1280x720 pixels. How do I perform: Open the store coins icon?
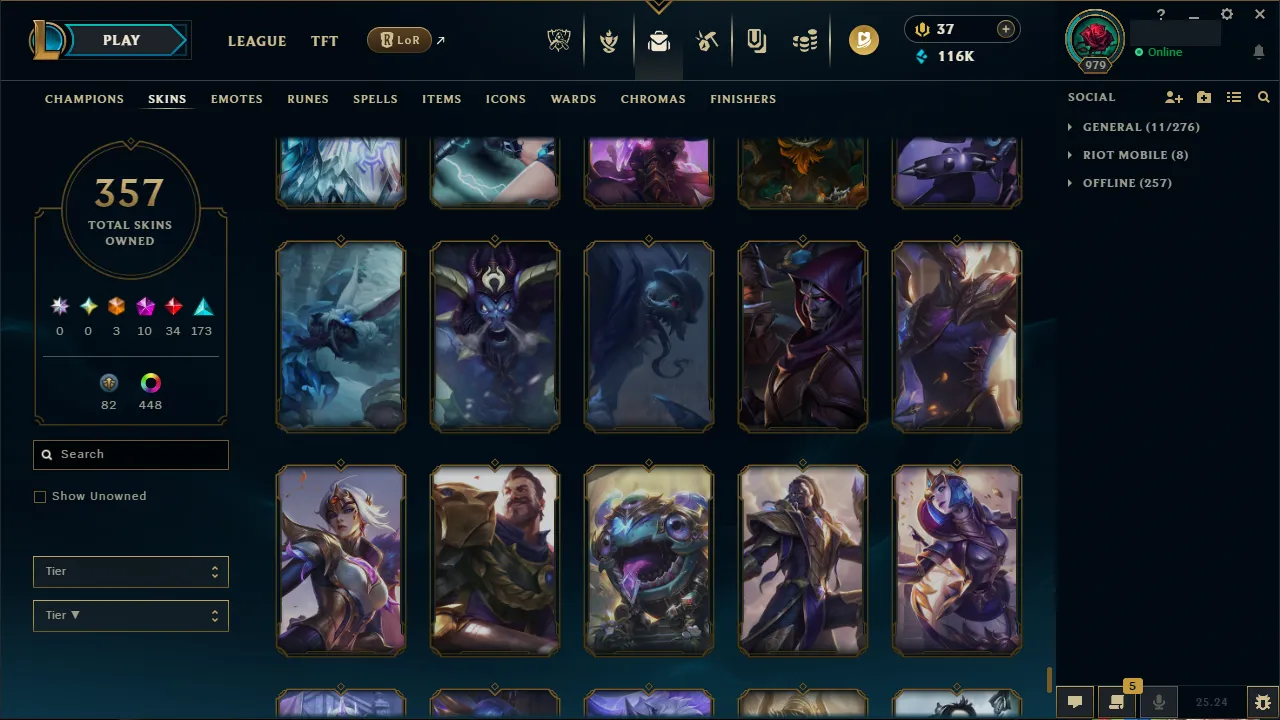[805, 40]
